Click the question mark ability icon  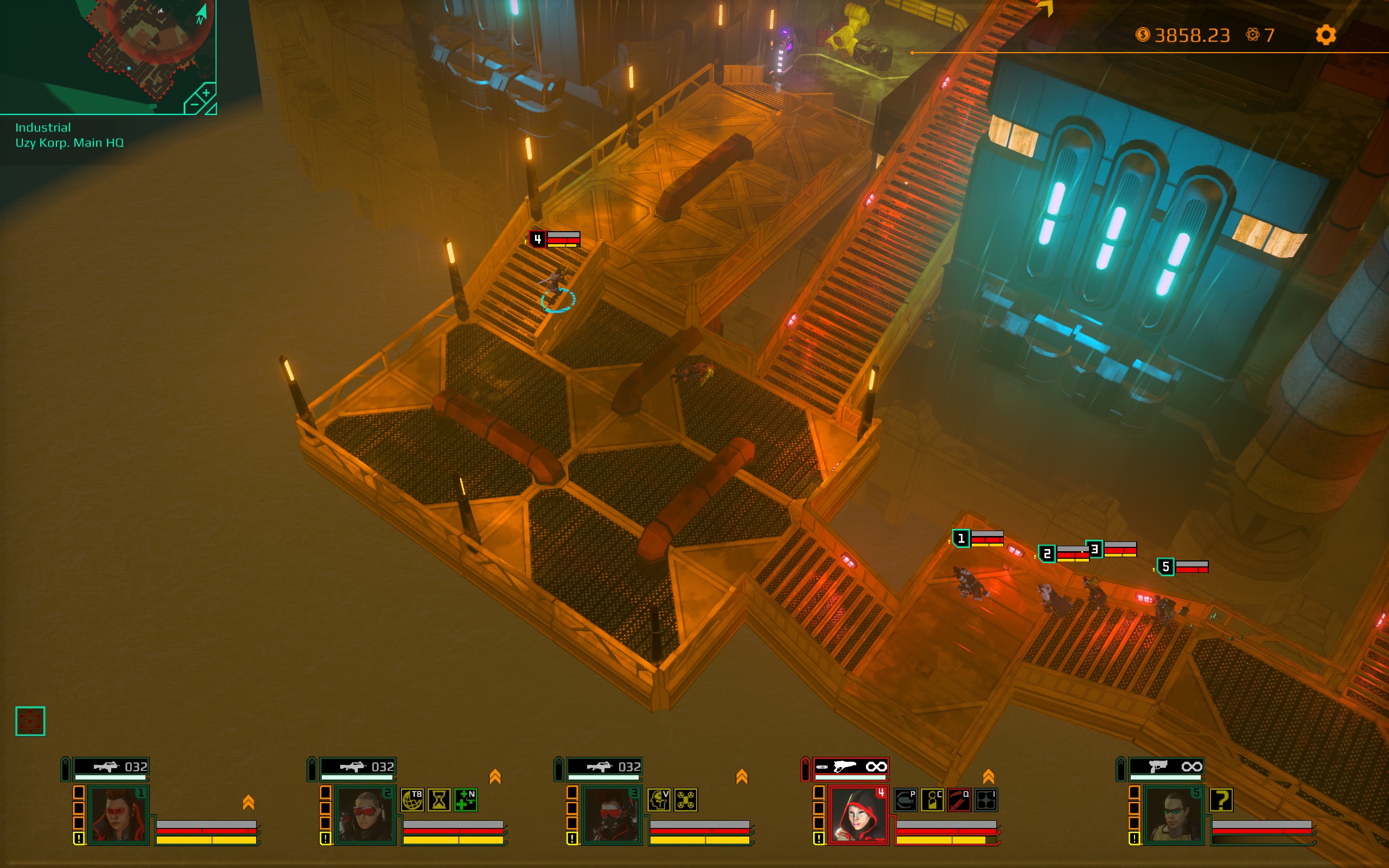pyautogui.click(x=1221, y=800)
